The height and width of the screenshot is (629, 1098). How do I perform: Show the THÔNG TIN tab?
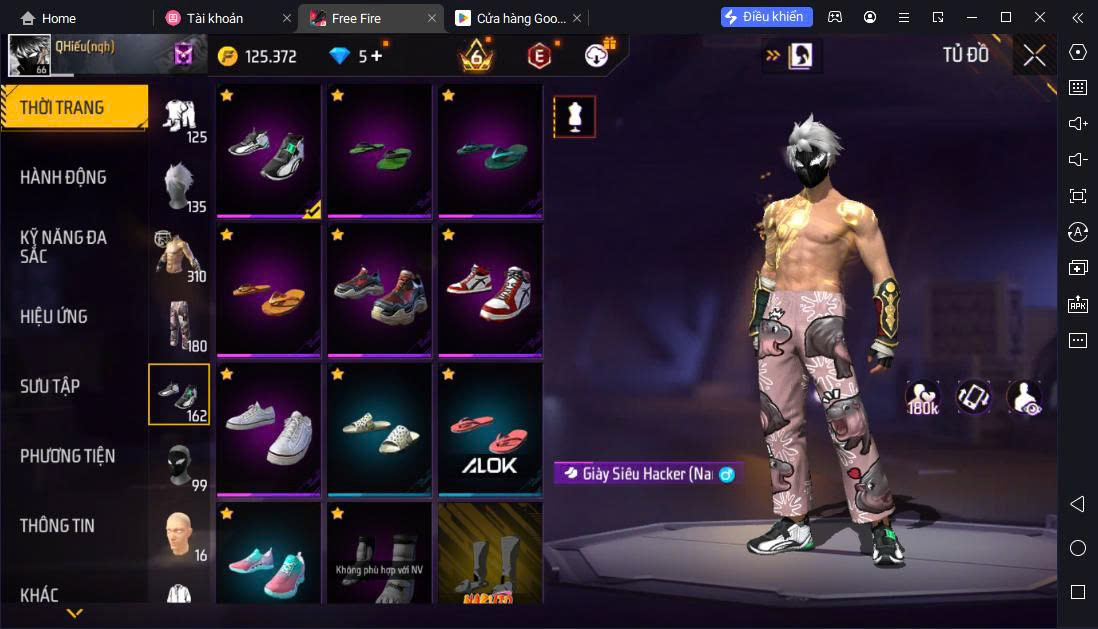click(x=58, y=525)
